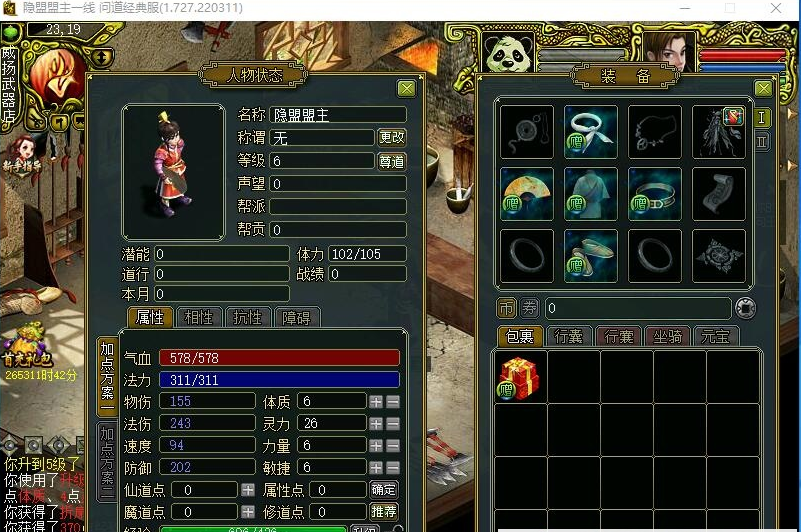Show the 障碍 tab
Screen dimensions: 801x532
(x=296, y=318)
